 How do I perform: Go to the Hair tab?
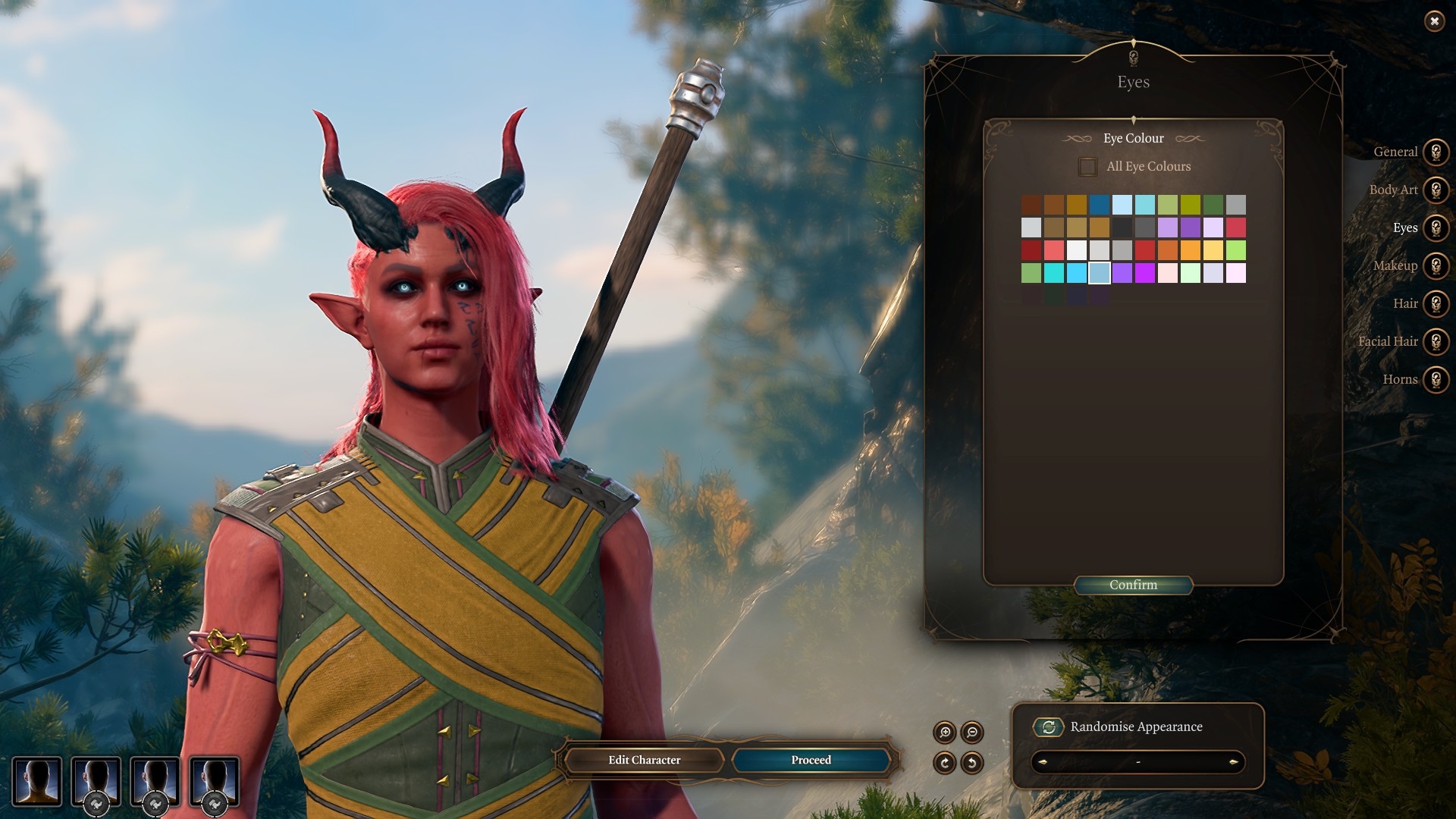pos(1435,303)
